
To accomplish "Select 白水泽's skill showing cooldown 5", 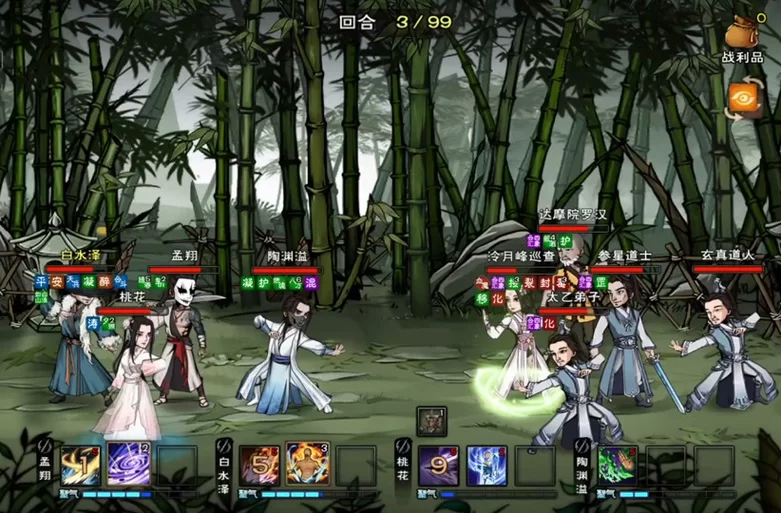I will coord(259,465).
